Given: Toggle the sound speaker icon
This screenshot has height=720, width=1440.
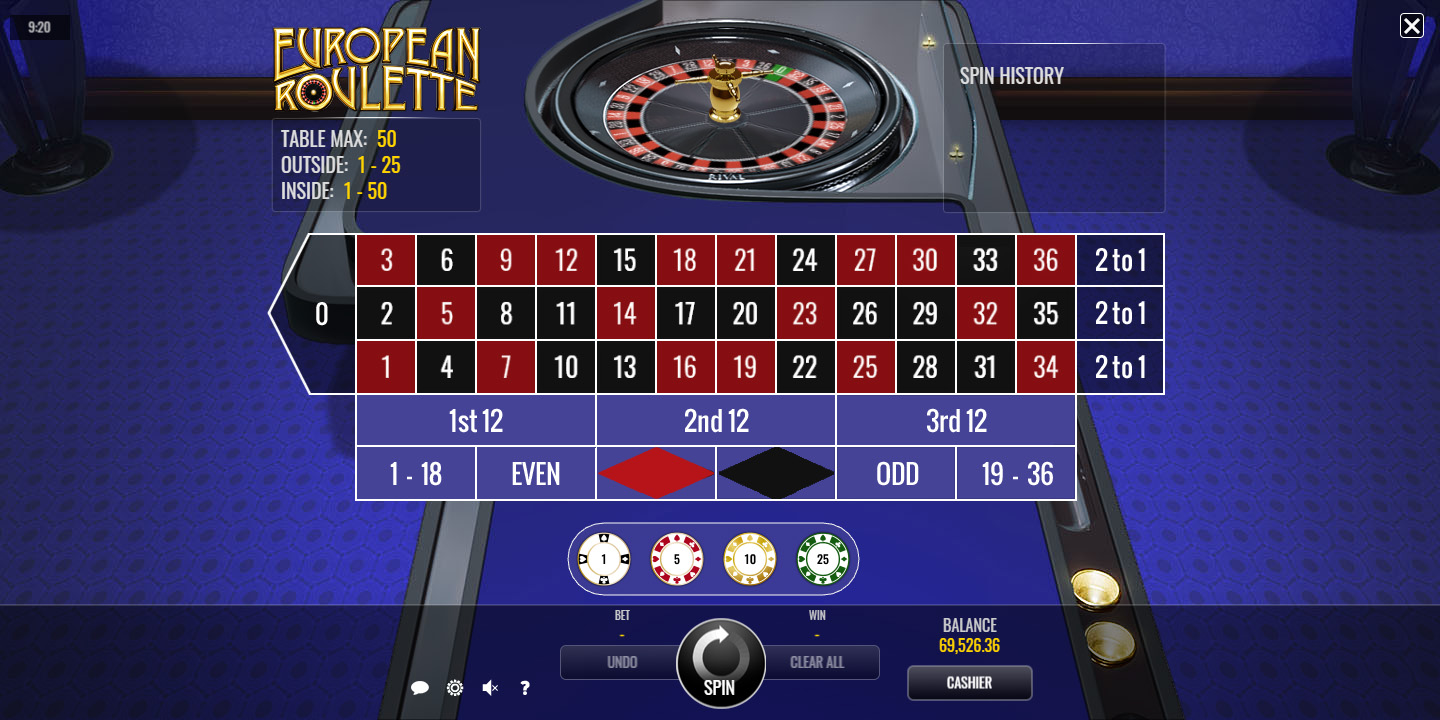Looking at the screenshot, I should pyautogui.click(x=490, y=688).
